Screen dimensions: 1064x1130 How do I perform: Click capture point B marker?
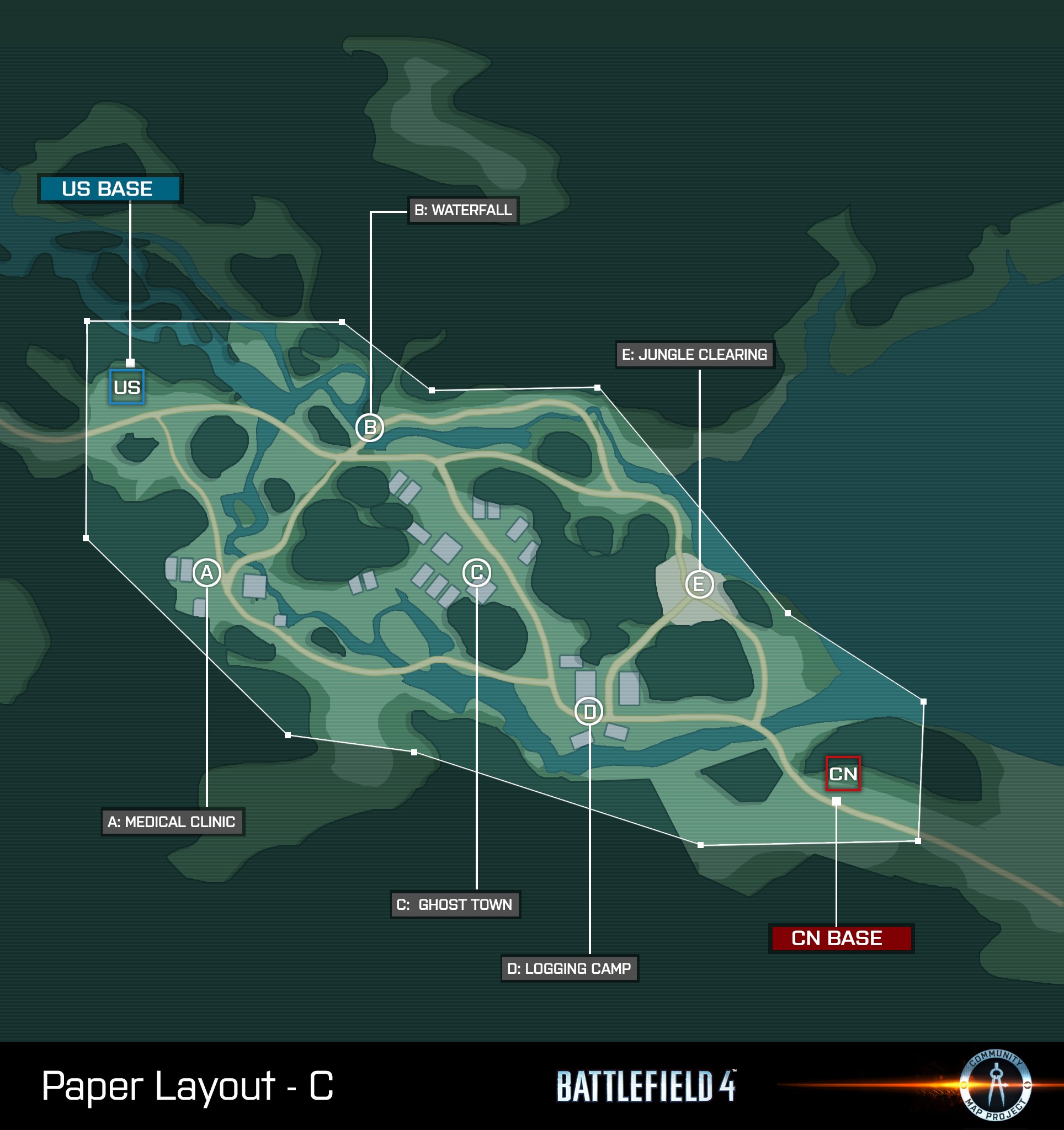click(369, 427)
